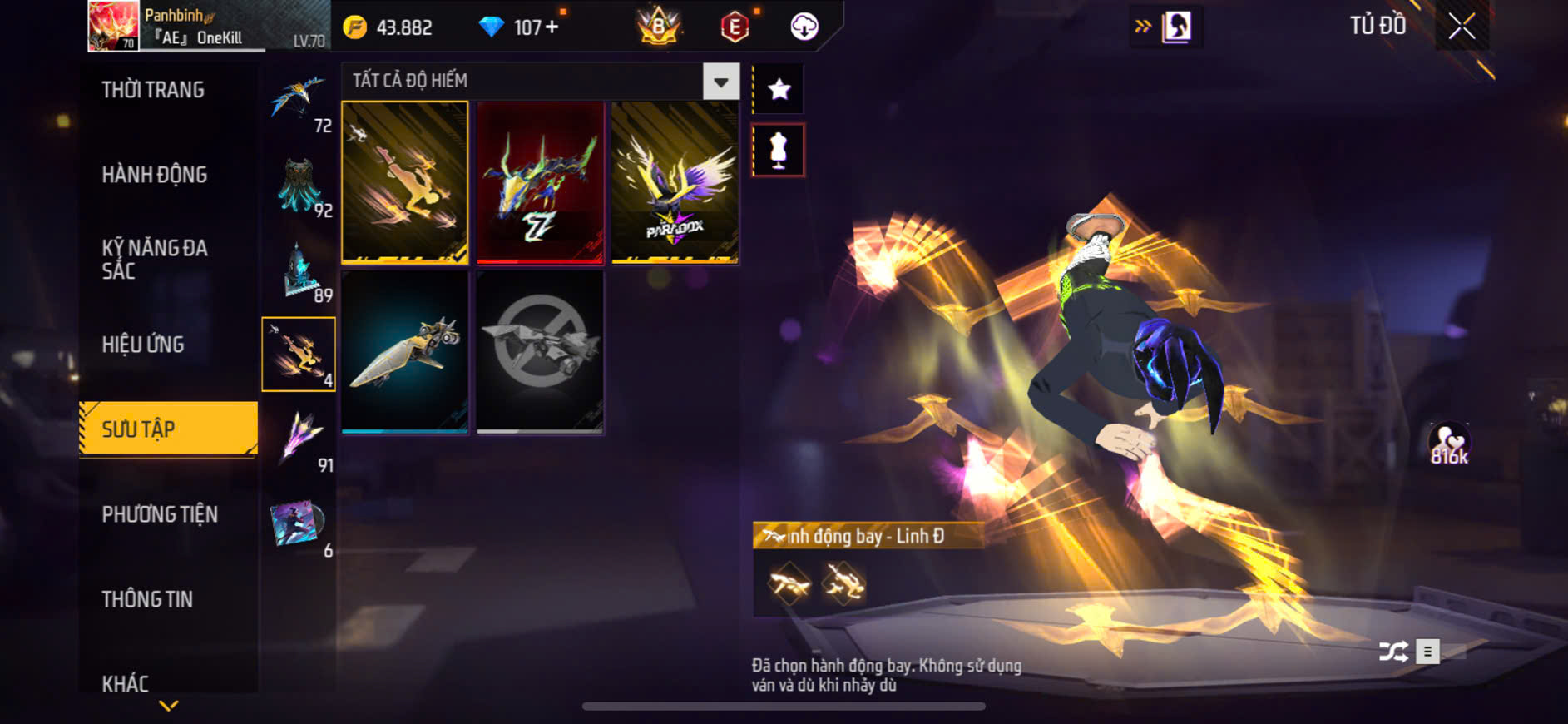Choose the Paradox wings item card
This screenshot has width=1568, height=724.
pyautogui.click(x=675, y=182)
